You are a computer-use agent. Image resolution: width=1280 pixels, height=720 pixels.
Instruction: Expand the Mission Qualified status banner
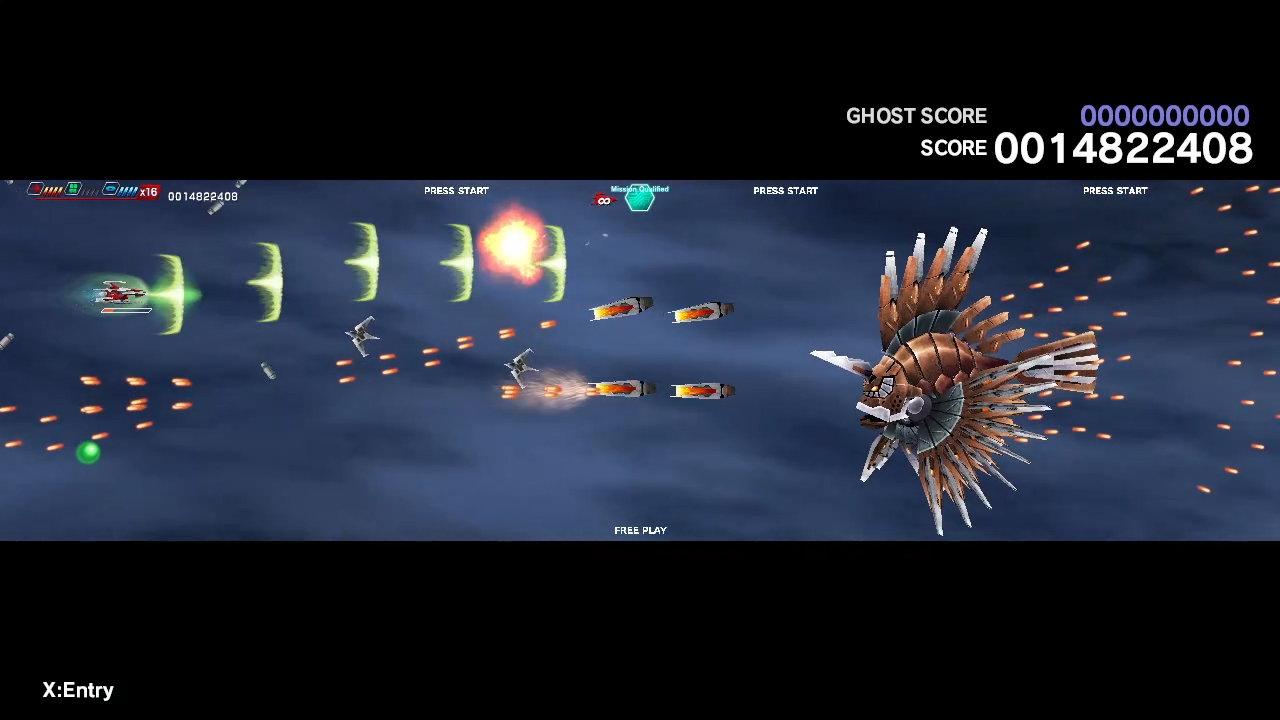(x=639, y=189)
